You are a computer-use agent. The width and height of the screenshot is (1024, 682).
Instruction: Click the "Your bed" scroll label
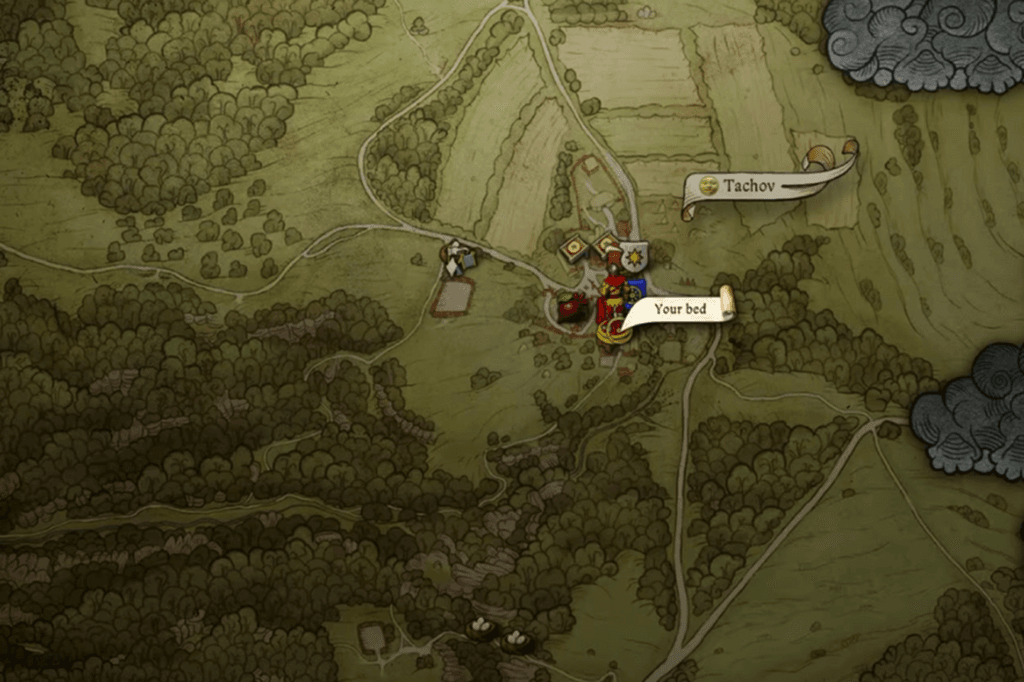[680, 309]
